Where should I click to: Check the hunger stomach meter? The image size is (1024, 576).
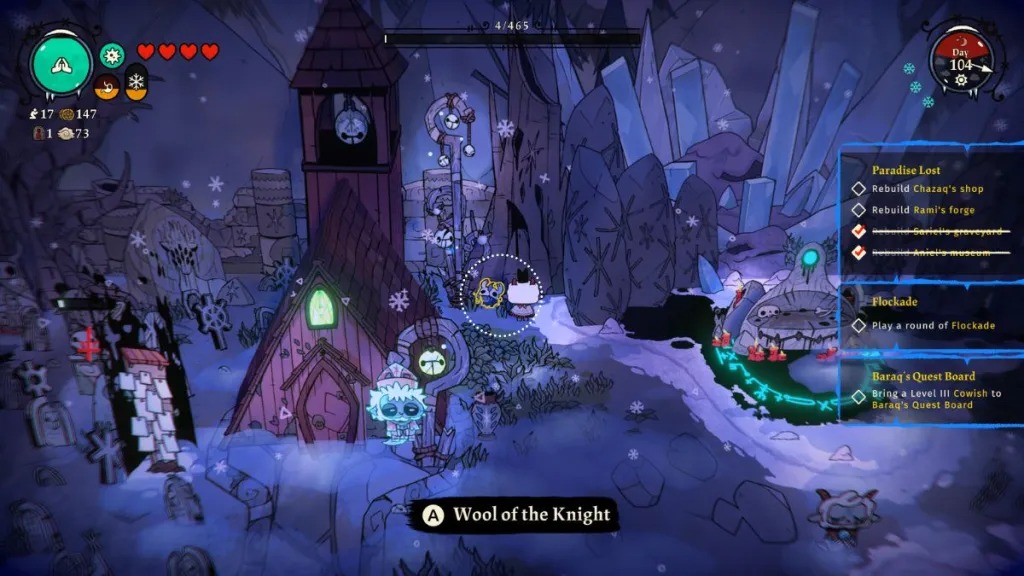coord(107,85)
